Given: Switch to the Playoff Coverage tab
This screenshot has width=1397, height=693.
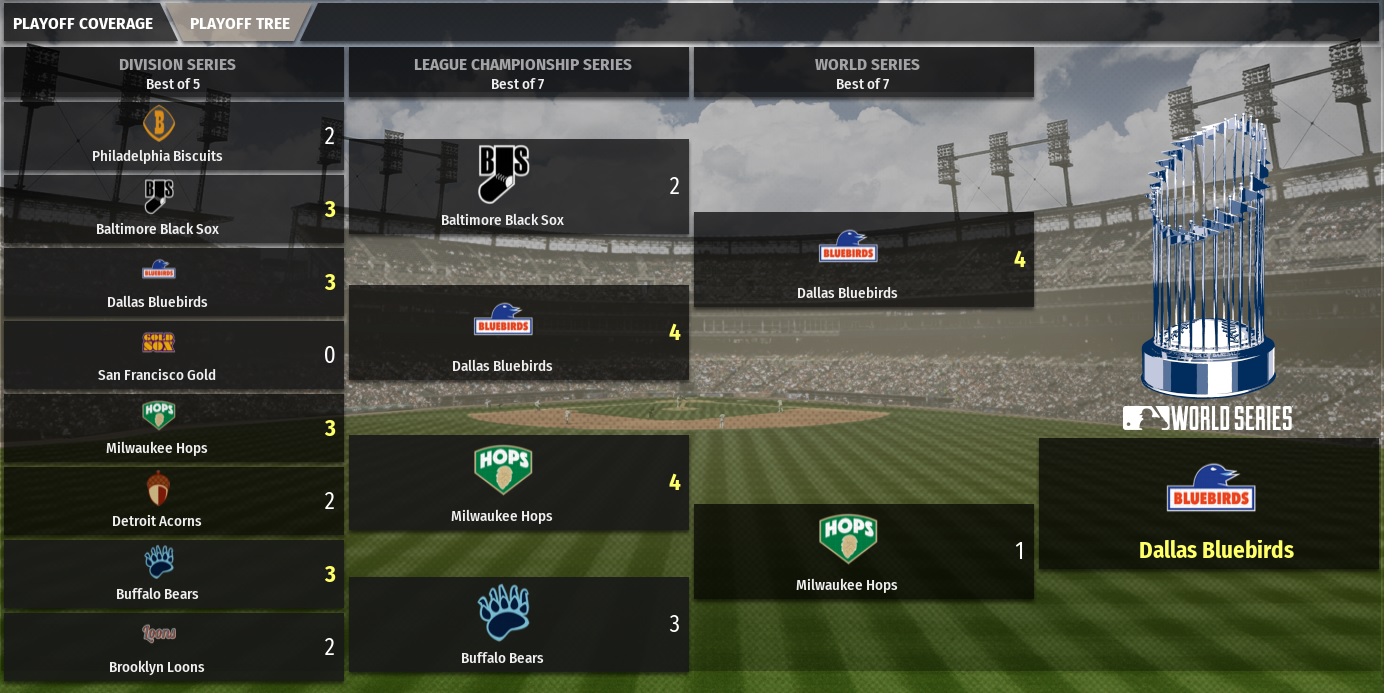Looking at the screenshot, I should 84,23.
